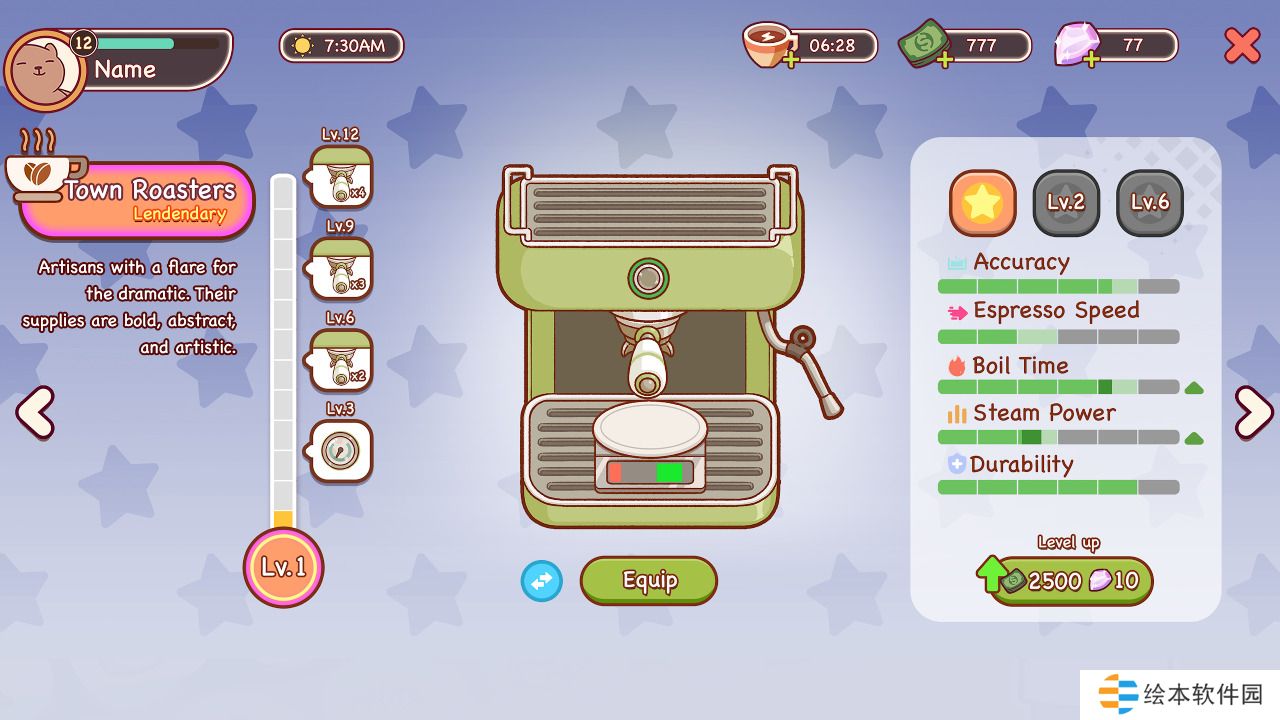Refill energy via the coffee cup icon
This screenshot has width=1280, height=720.
768,46
